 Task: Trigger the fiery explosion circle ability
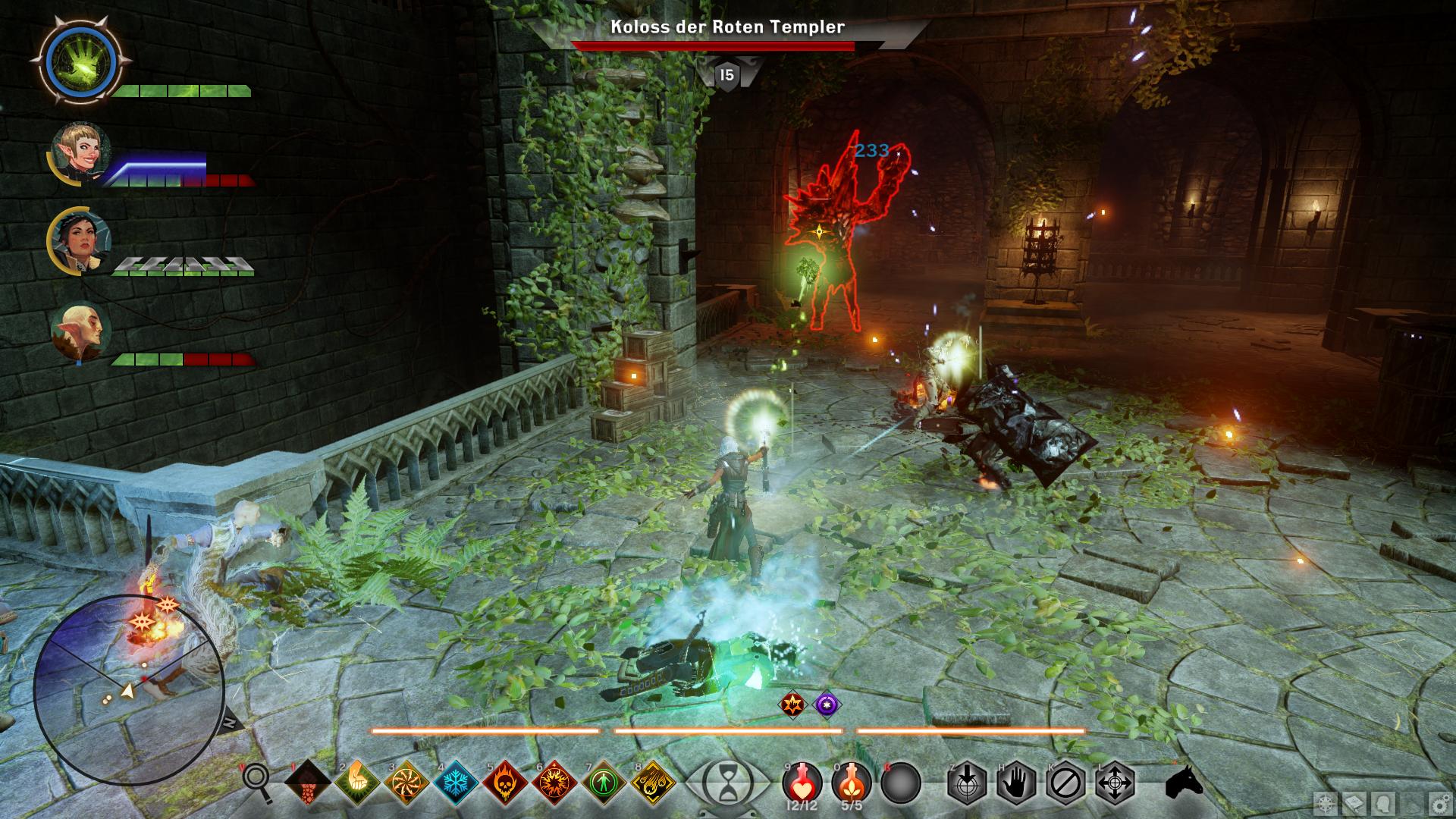pyautogui.click(x=554, y=781)
